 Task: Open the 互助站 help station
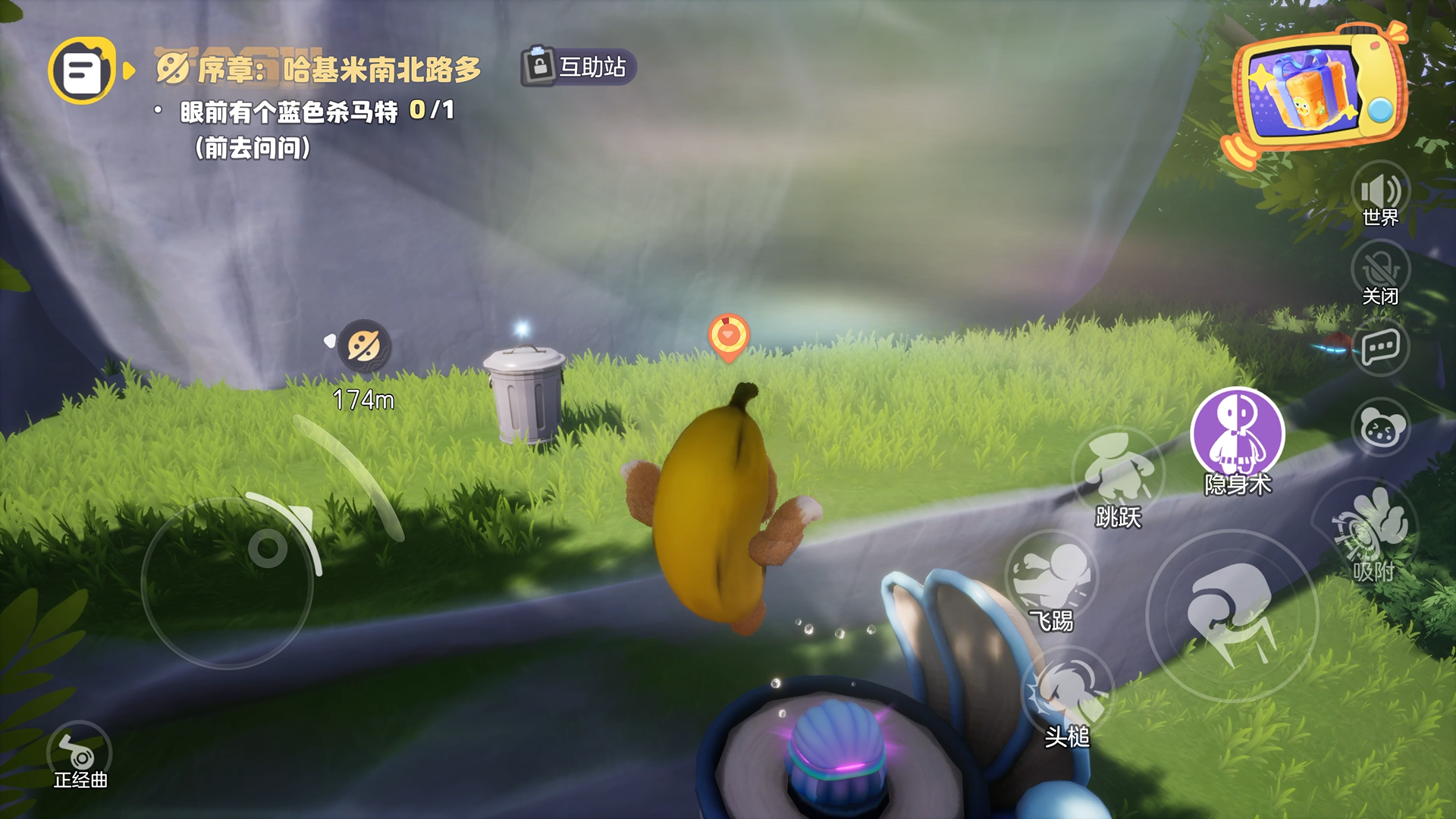coord(578,67)
